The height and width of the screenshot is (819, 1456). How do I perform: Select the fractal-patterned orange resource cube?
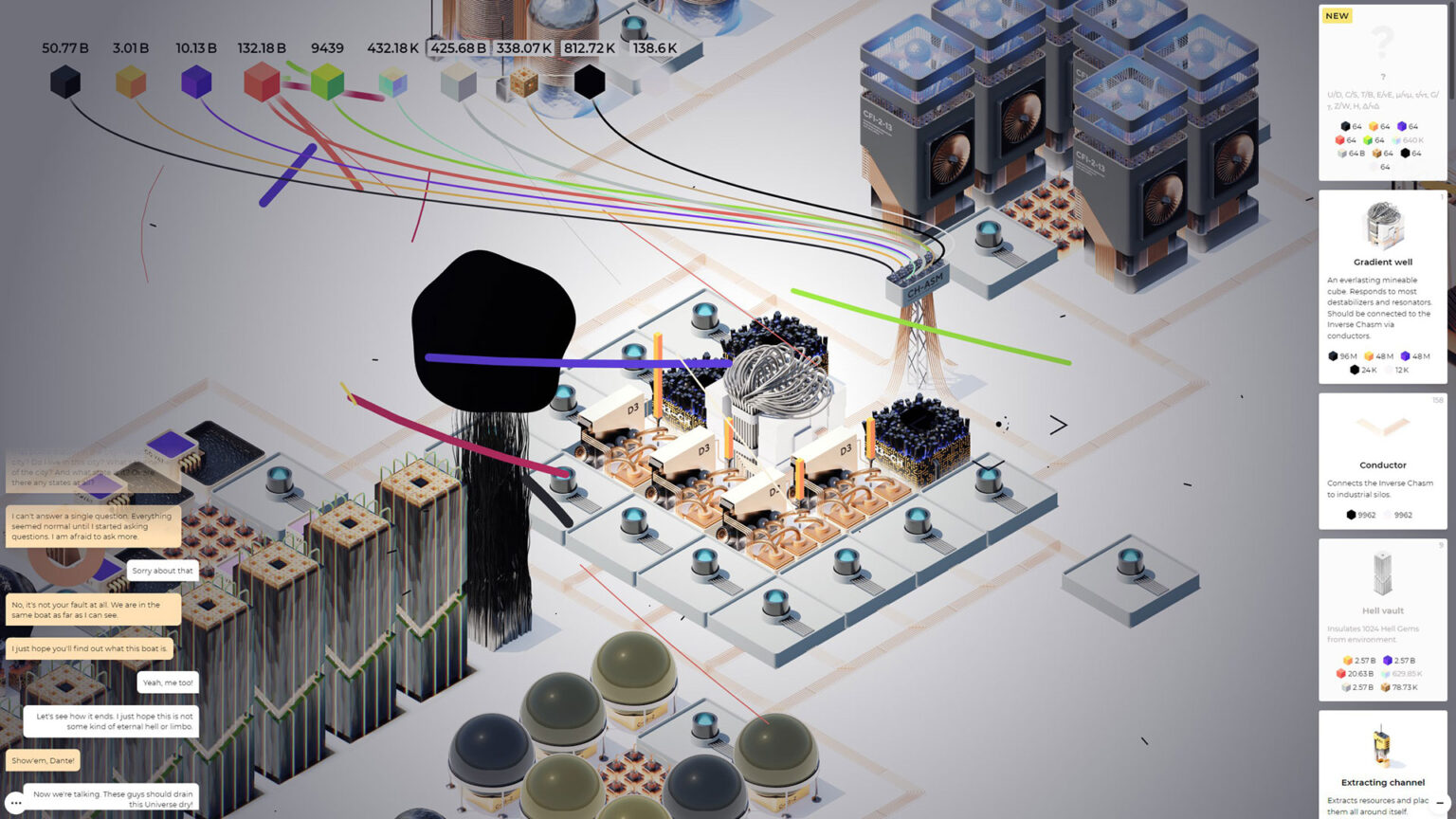pos(522,83)
